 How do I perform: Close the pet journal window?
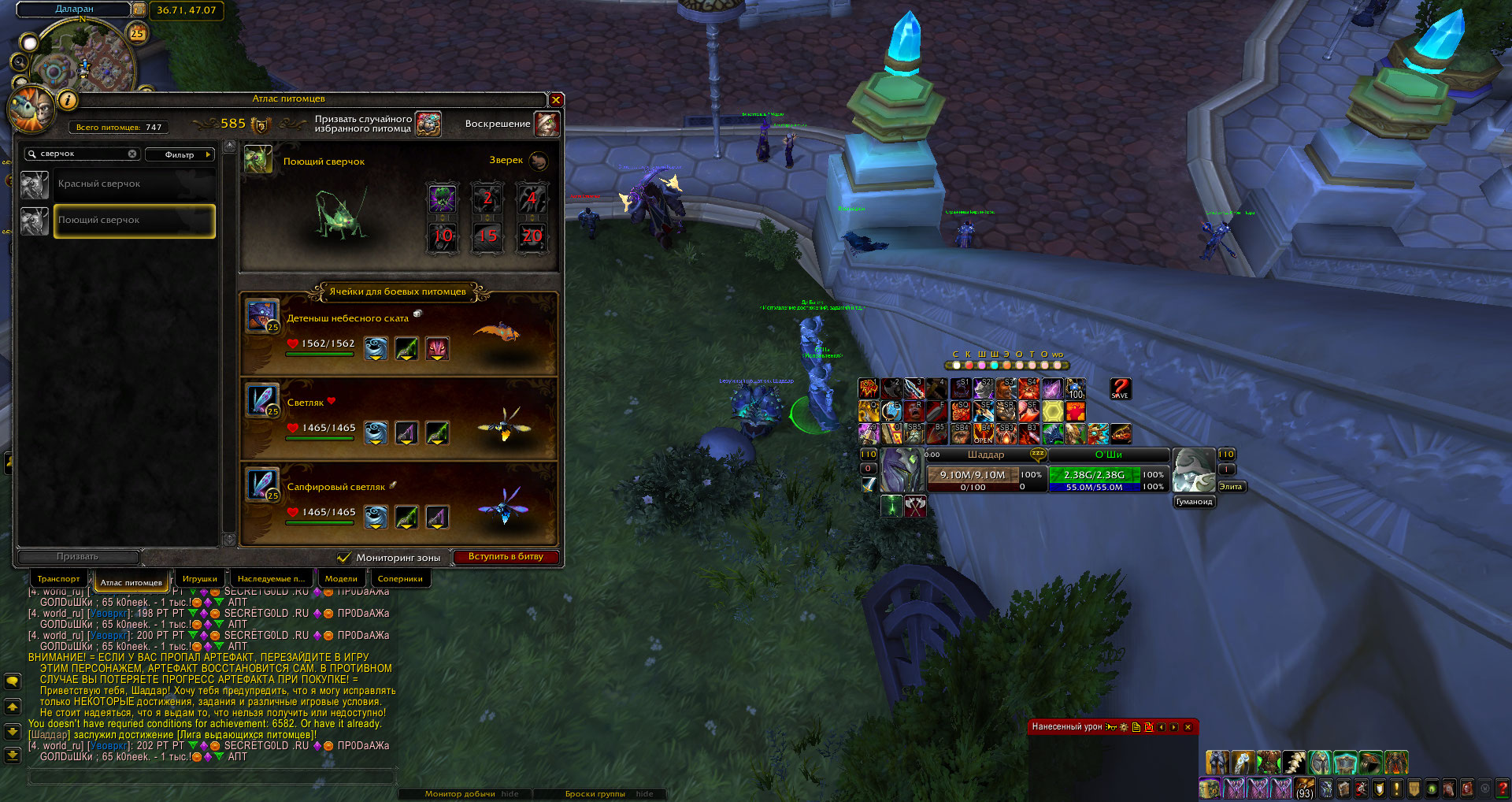[x=556, y=99]
